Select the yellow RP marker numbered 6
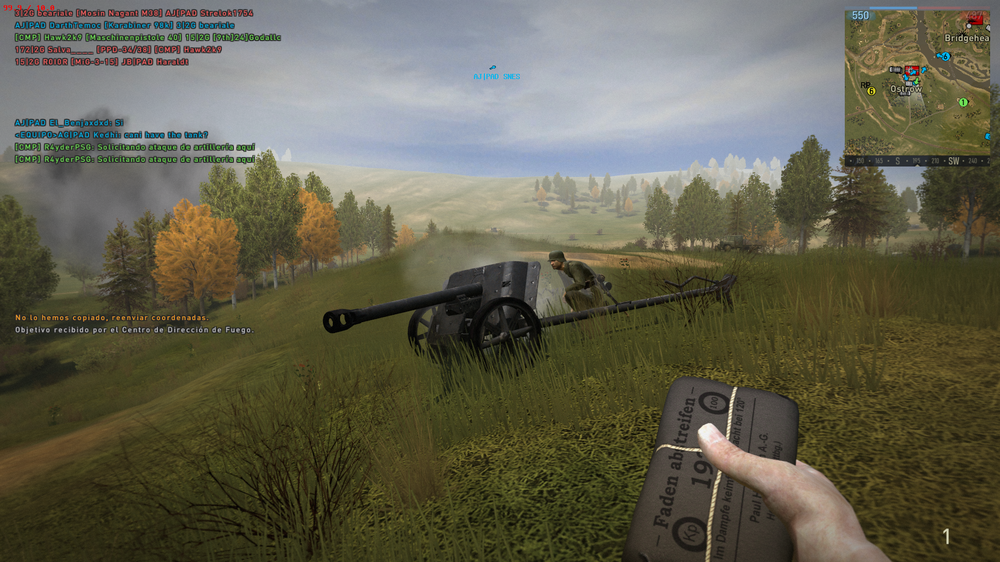 click(x=871, y=91)
